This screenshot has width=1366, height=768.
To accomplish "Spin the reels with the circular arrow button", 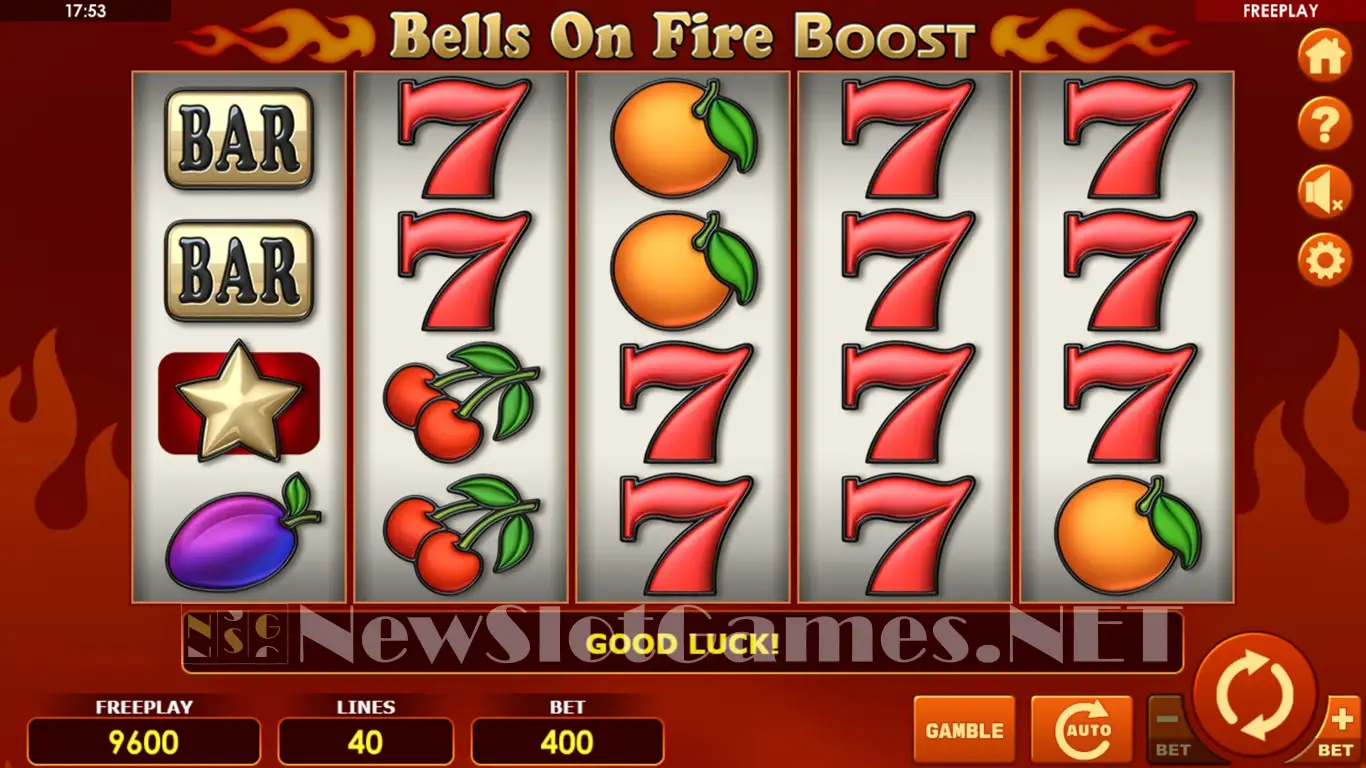I will click(x=1255, y=694).
